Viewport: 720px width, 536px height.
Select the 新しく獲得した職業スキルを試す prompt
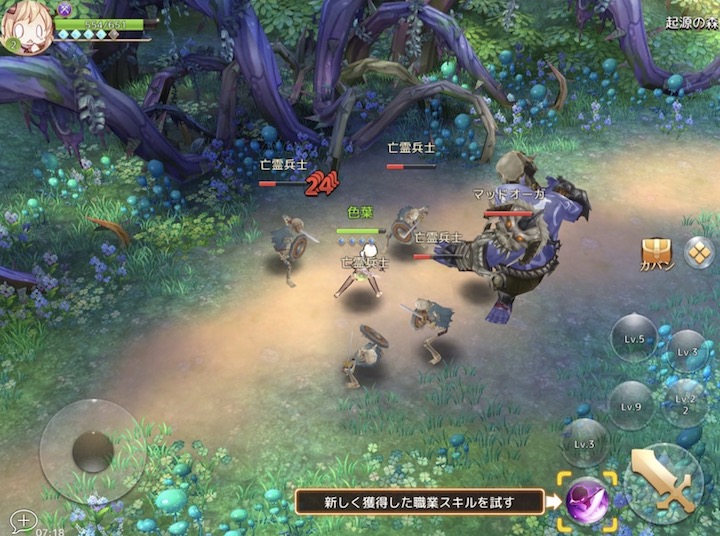pos(419,501)
